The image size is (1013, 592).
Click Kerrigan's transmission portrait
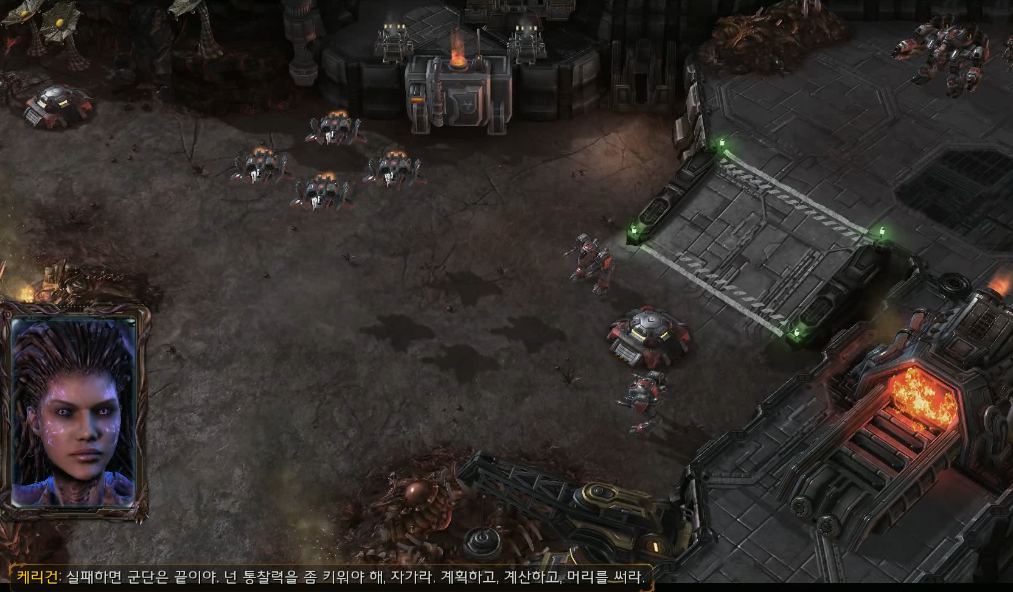(x=74, y=411)
